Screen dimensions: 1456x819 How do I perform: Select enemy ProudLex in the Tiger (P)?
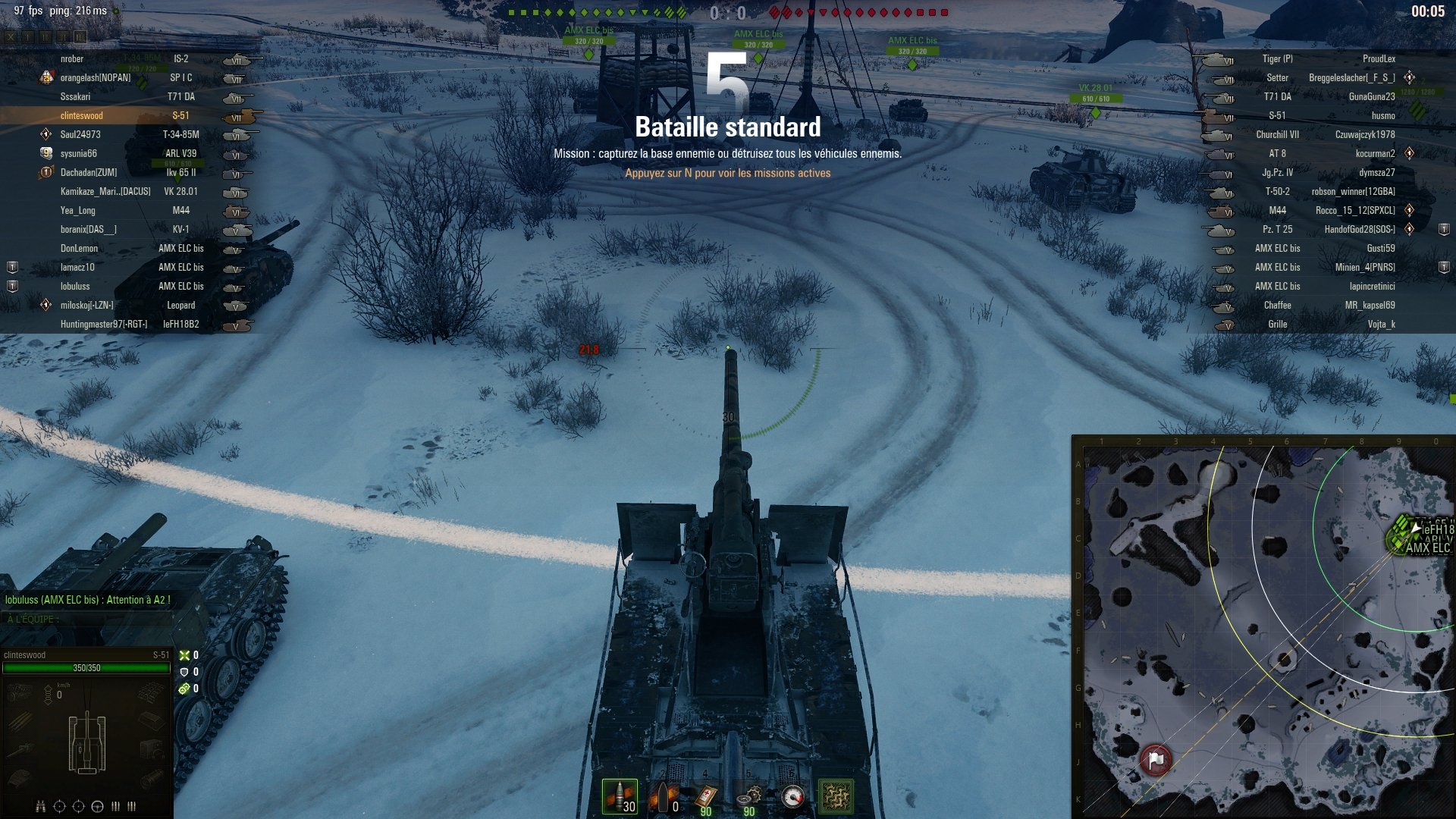pyautogui.click(x=1378, y=59)
